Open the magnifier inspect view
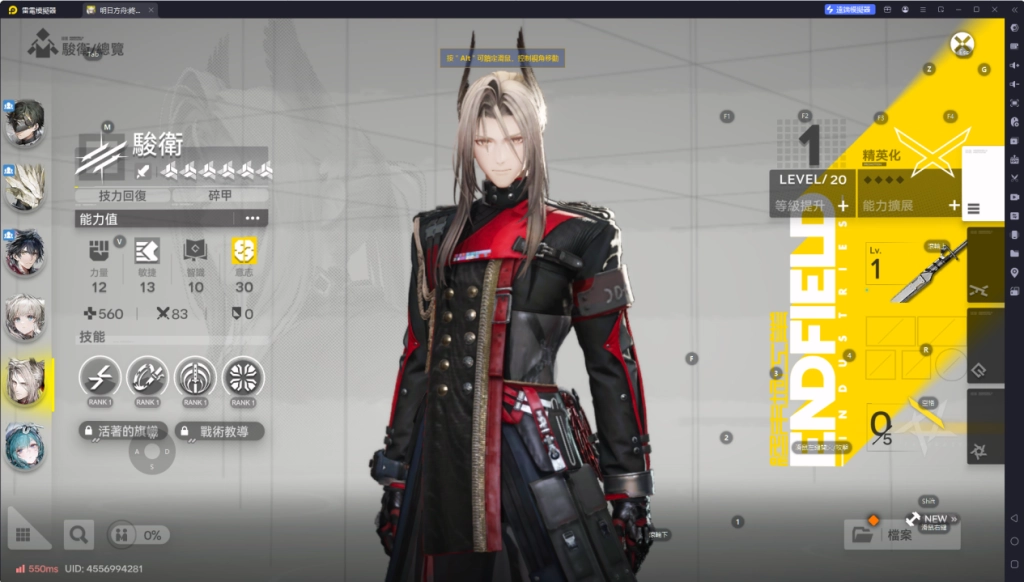The image size is (1024, 582). coord(79,535)
